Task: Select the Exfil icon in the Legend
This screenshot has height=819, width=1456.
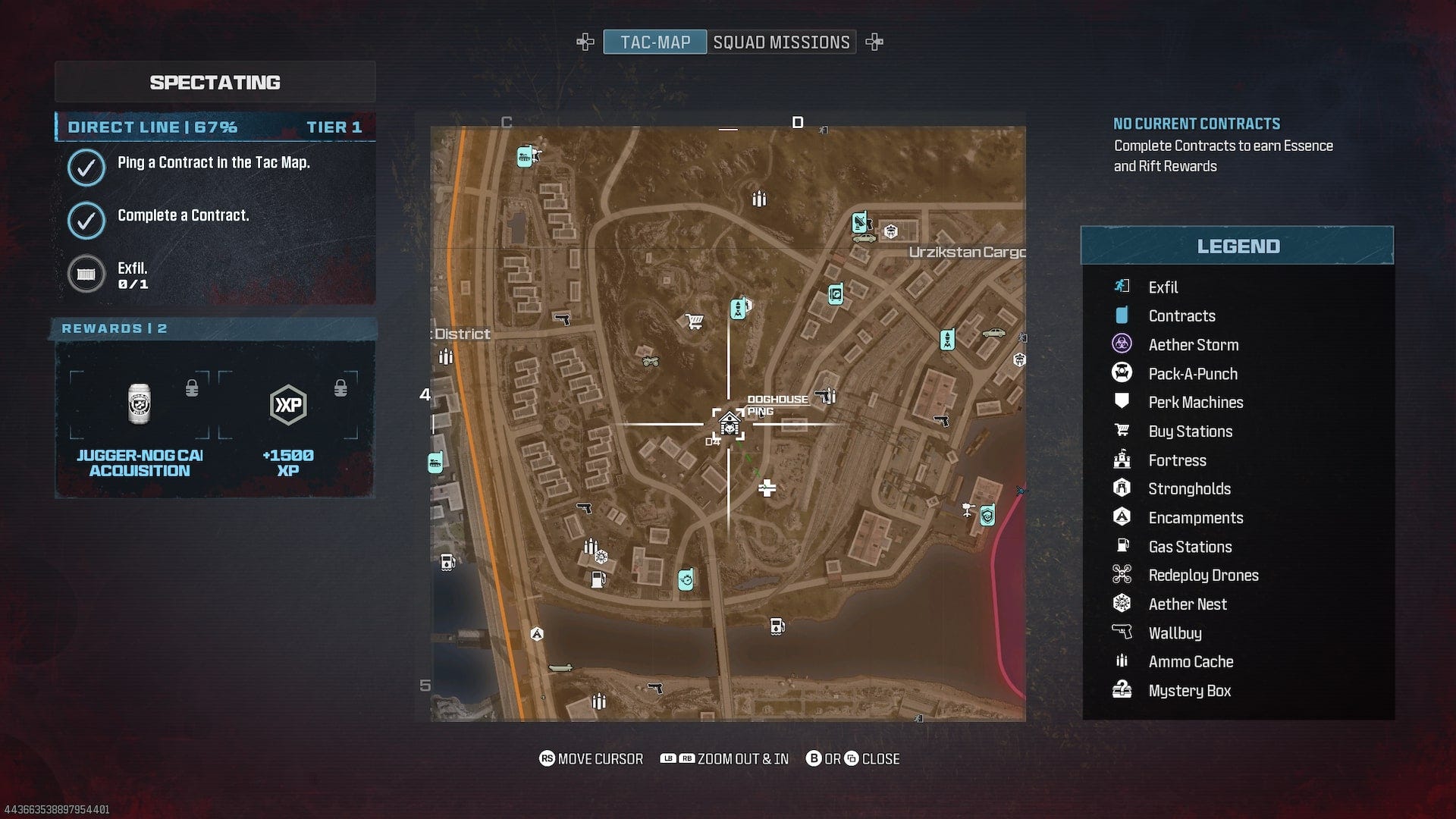Action: [x=1122, y=287]
